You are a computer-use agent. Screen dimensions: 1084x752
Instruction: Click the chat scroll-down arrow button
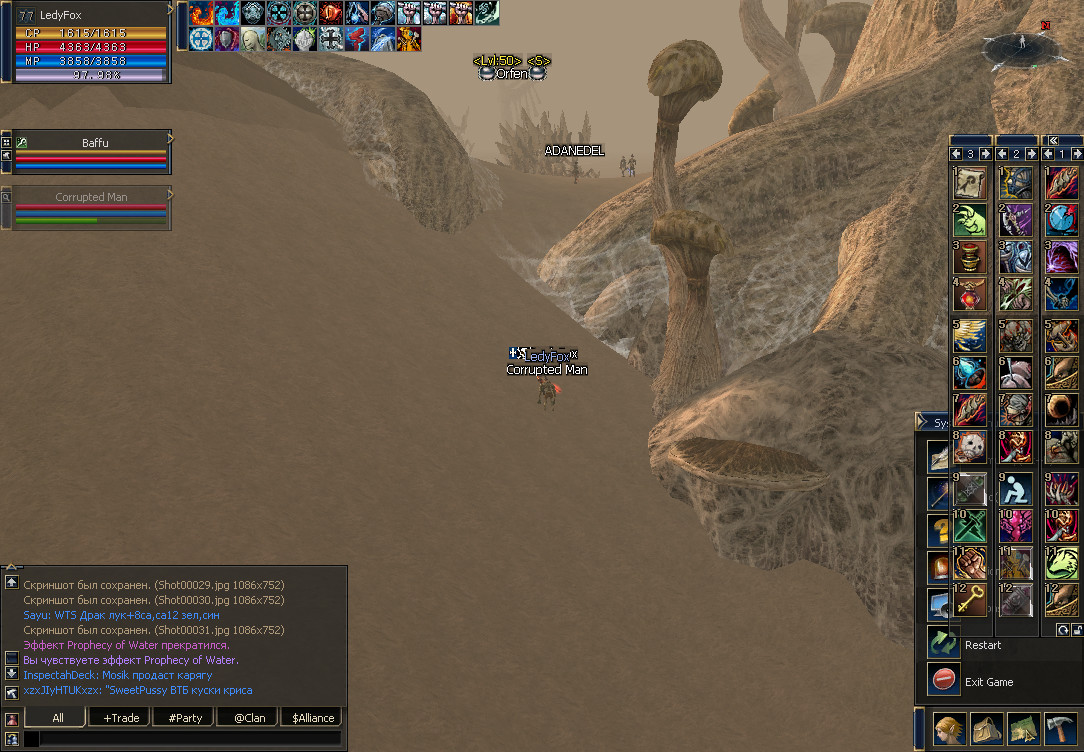11,673
